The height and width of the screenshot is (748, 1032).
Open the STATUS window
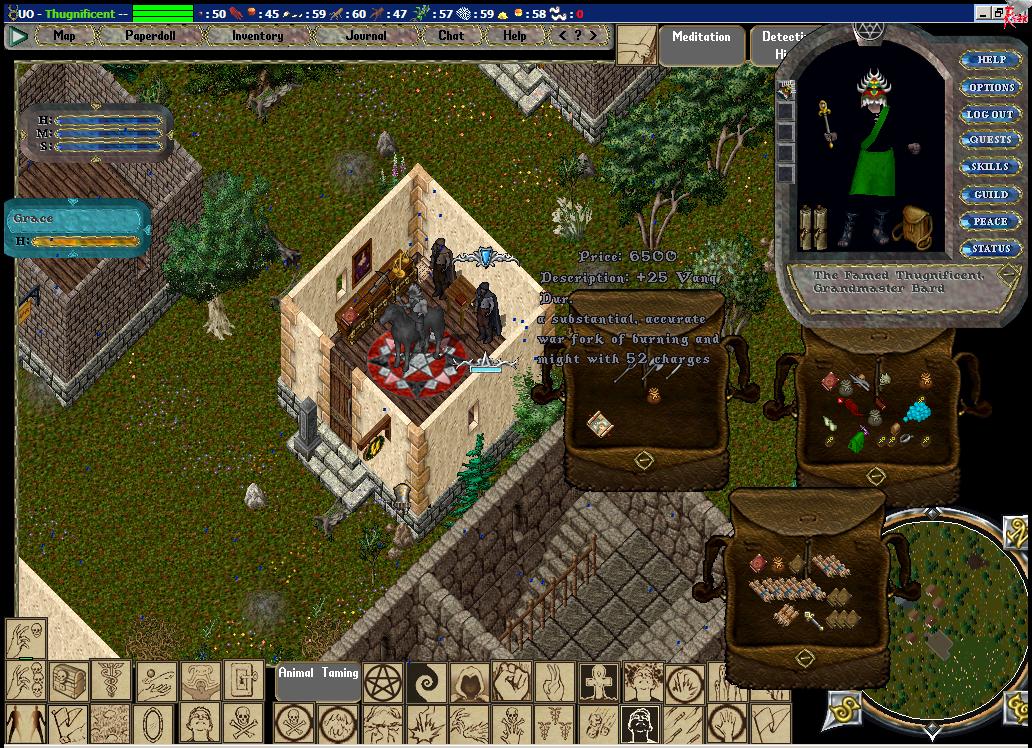click(x=990, y=249)
